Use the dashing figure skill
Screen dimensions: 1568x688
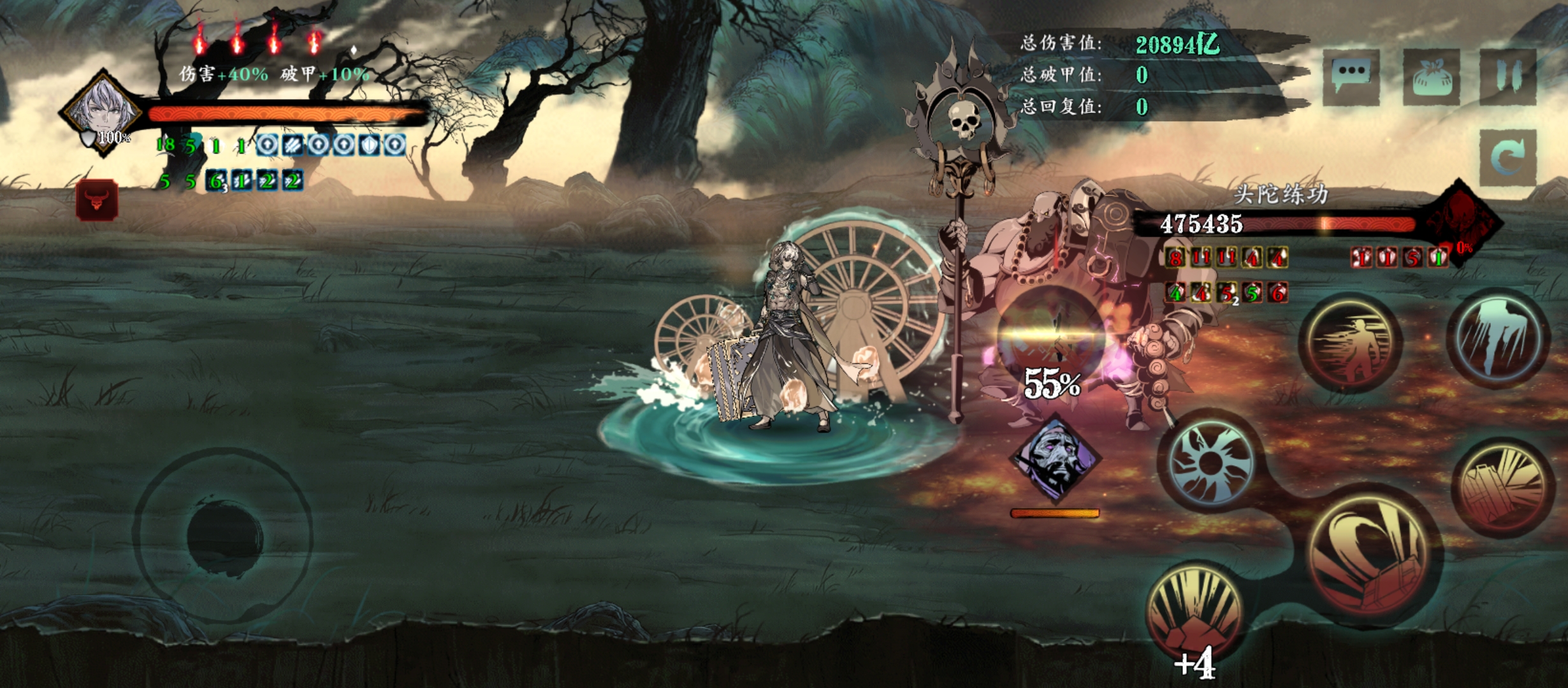coord(1351,344)
